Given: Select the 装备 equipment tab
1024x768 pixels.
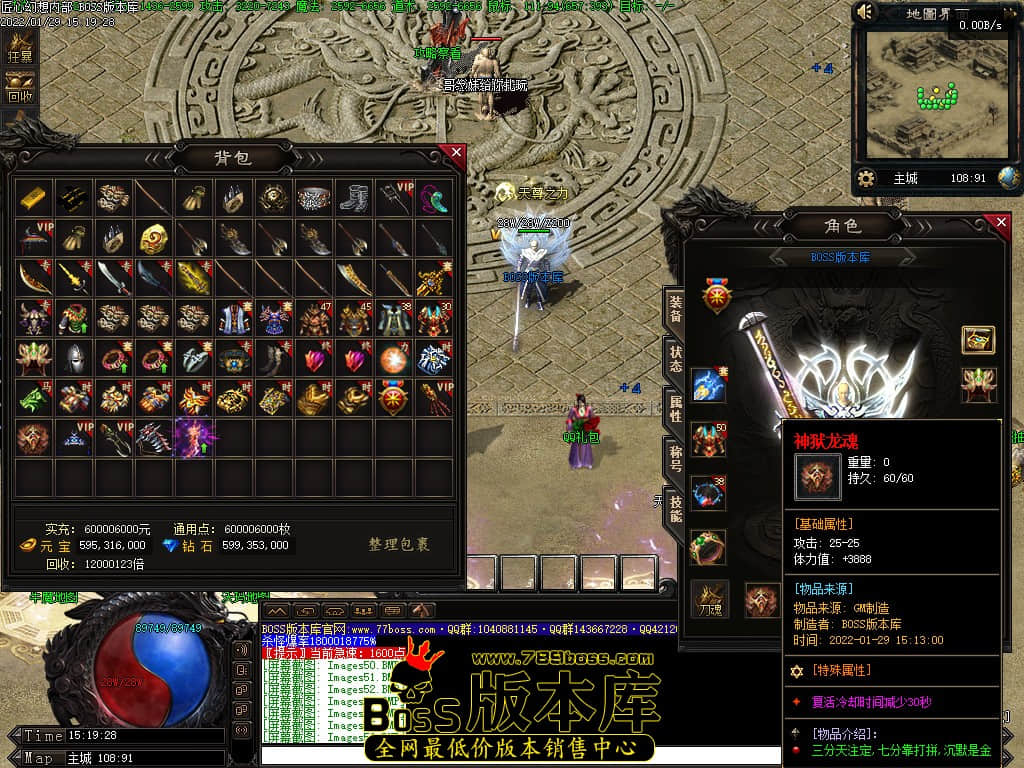Looking at the screenshot, I should (675, 309).
